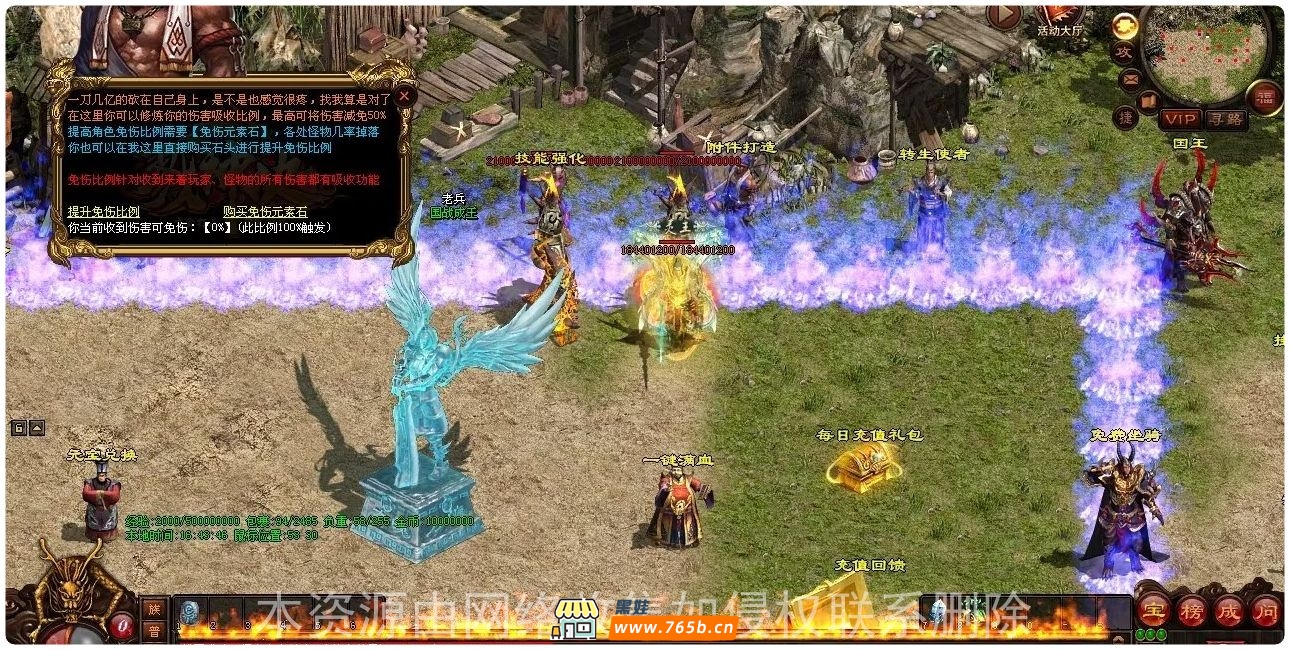Open the mail envelope icon
The width and height of the screenshot is (1290, 650).
pyautogui.click(x=1131, y=77)
